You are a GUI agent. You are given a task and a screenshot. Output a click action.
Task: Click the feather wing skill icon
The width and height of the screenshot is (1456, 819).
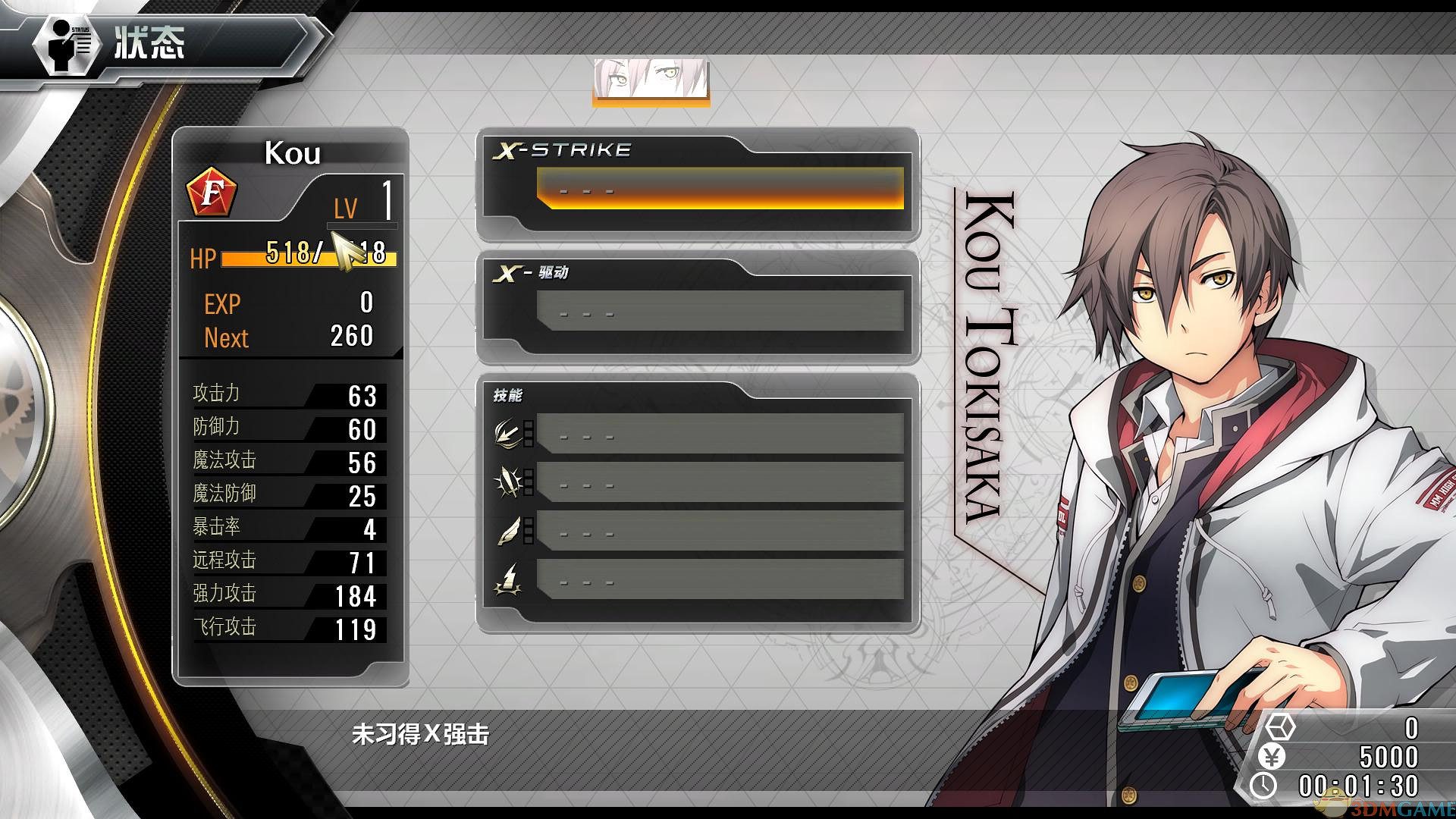point(507,529)
